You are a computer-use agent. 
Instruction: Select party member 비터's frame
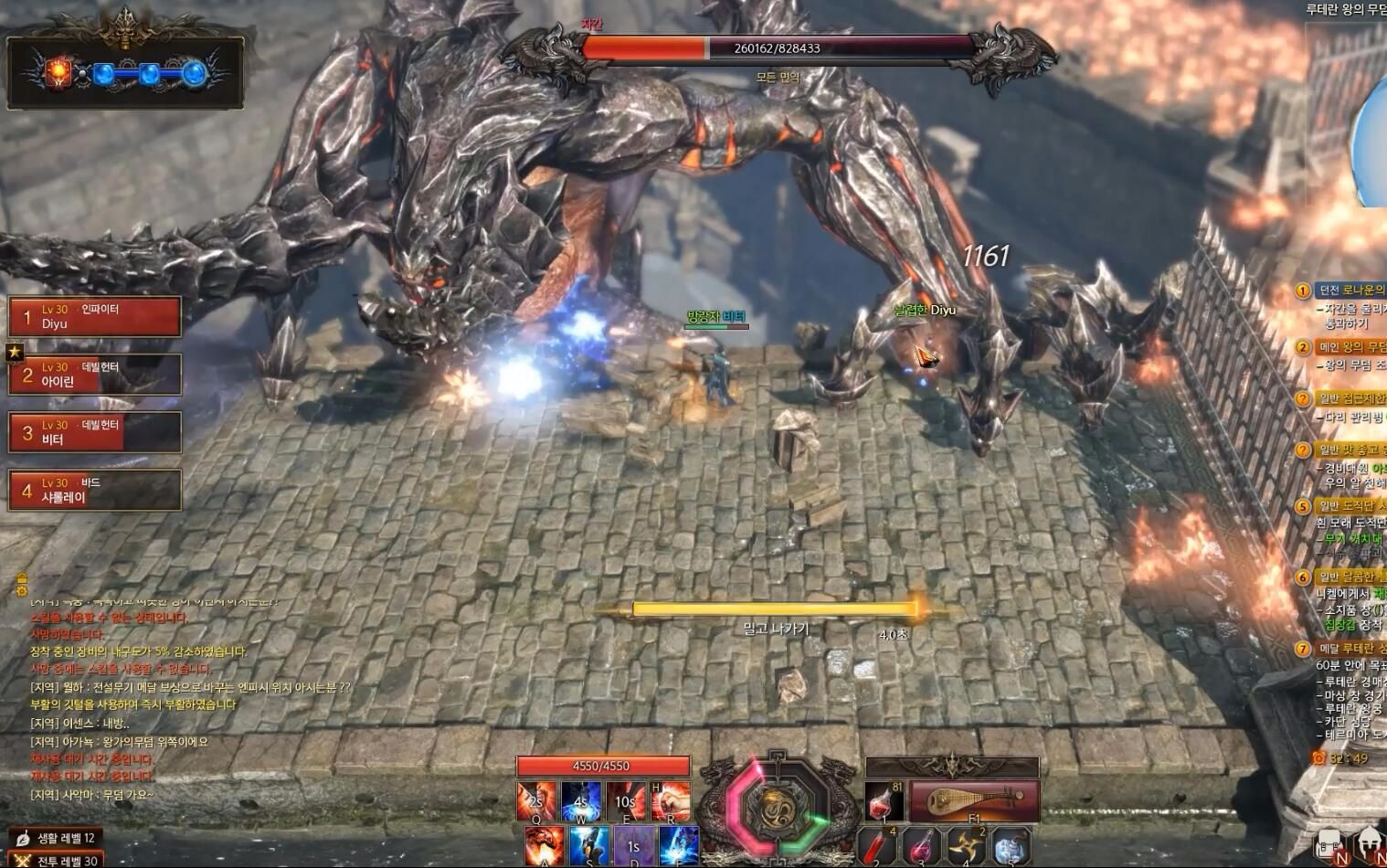click(x=95, y=432)
